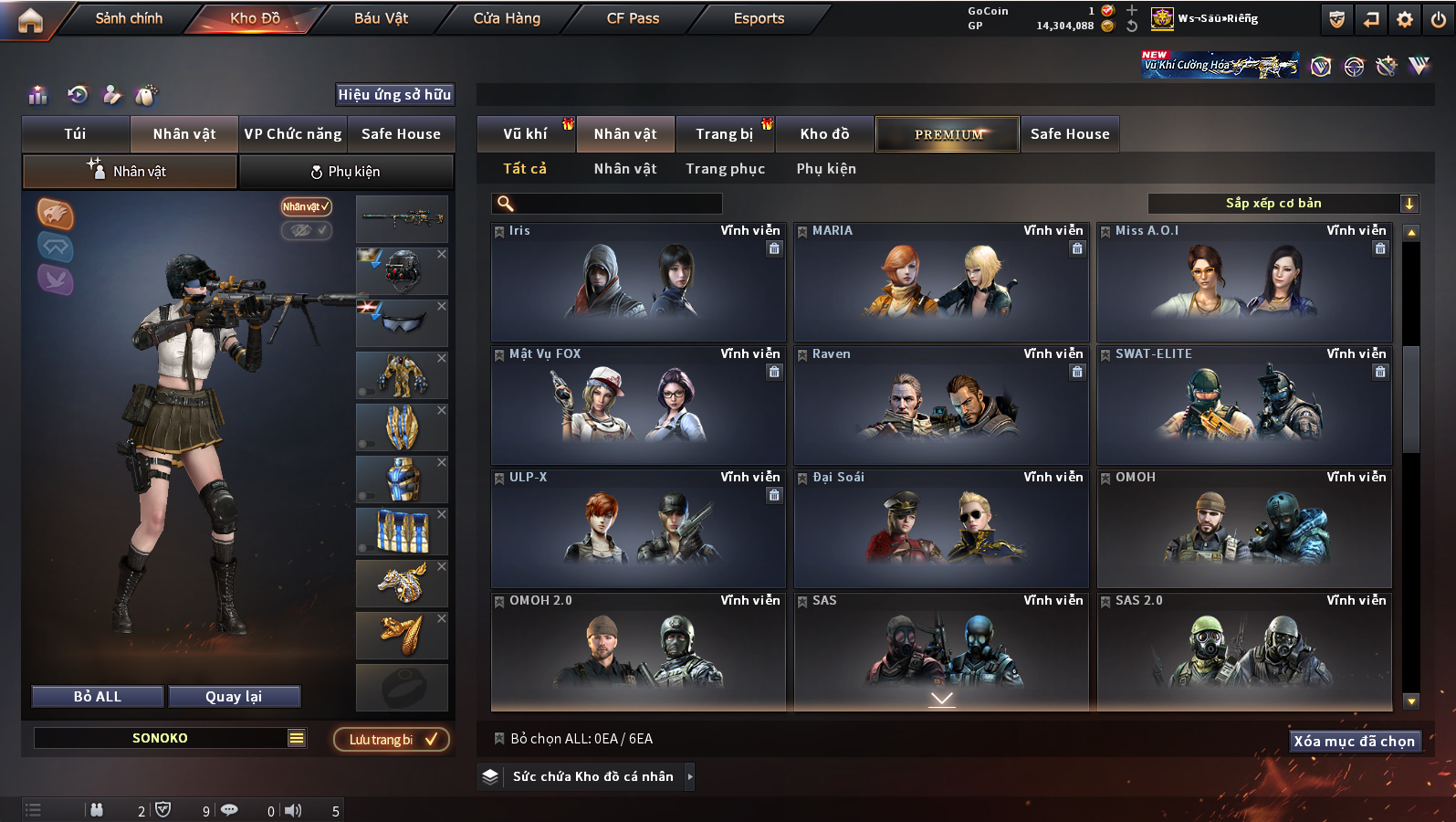Screen dimensions: 1456x822
Task: Select the Iris character card
Action: (638, 283)
